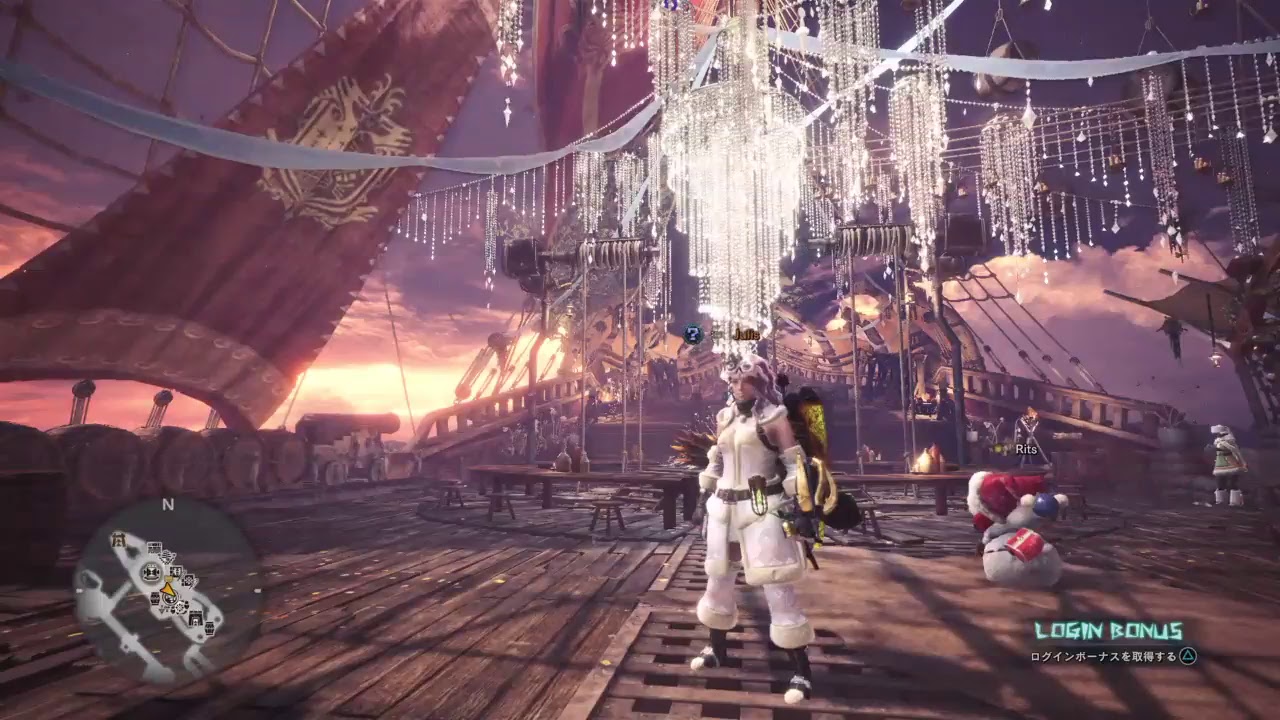Screen dimensions: 1280x720
Task: Click the elevator icon at the minimap center
Action: 152,572
